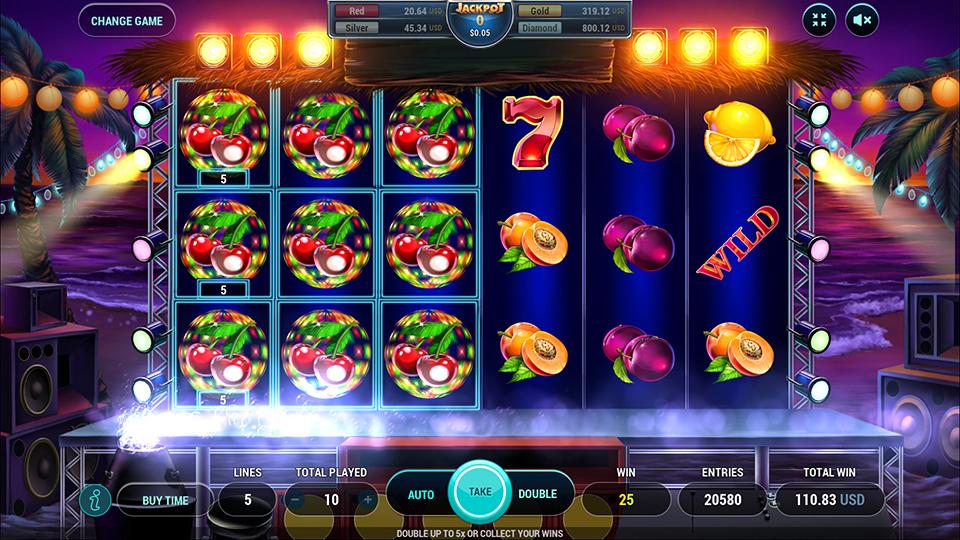
Task: Decrease total played with minus button
Action: [295, 499]
